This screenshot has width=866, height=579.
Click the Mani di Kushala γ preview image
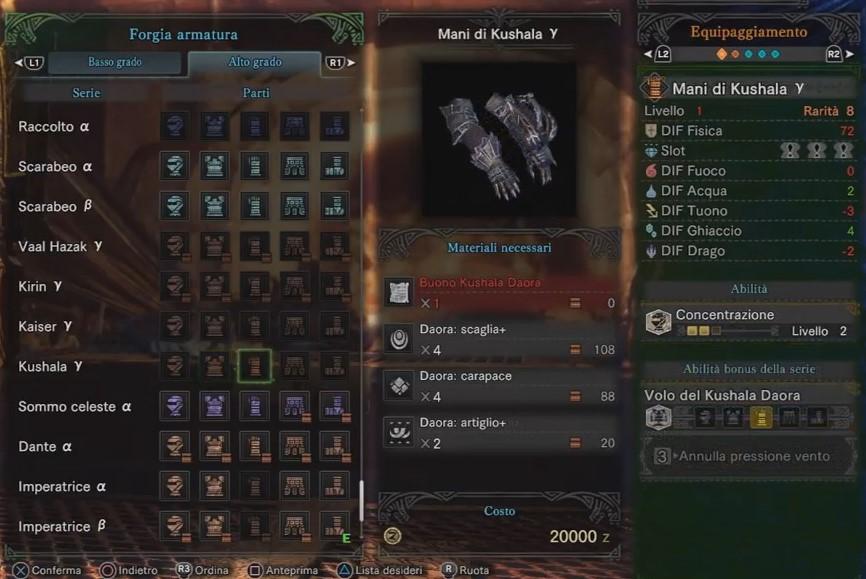coord(498,138)
